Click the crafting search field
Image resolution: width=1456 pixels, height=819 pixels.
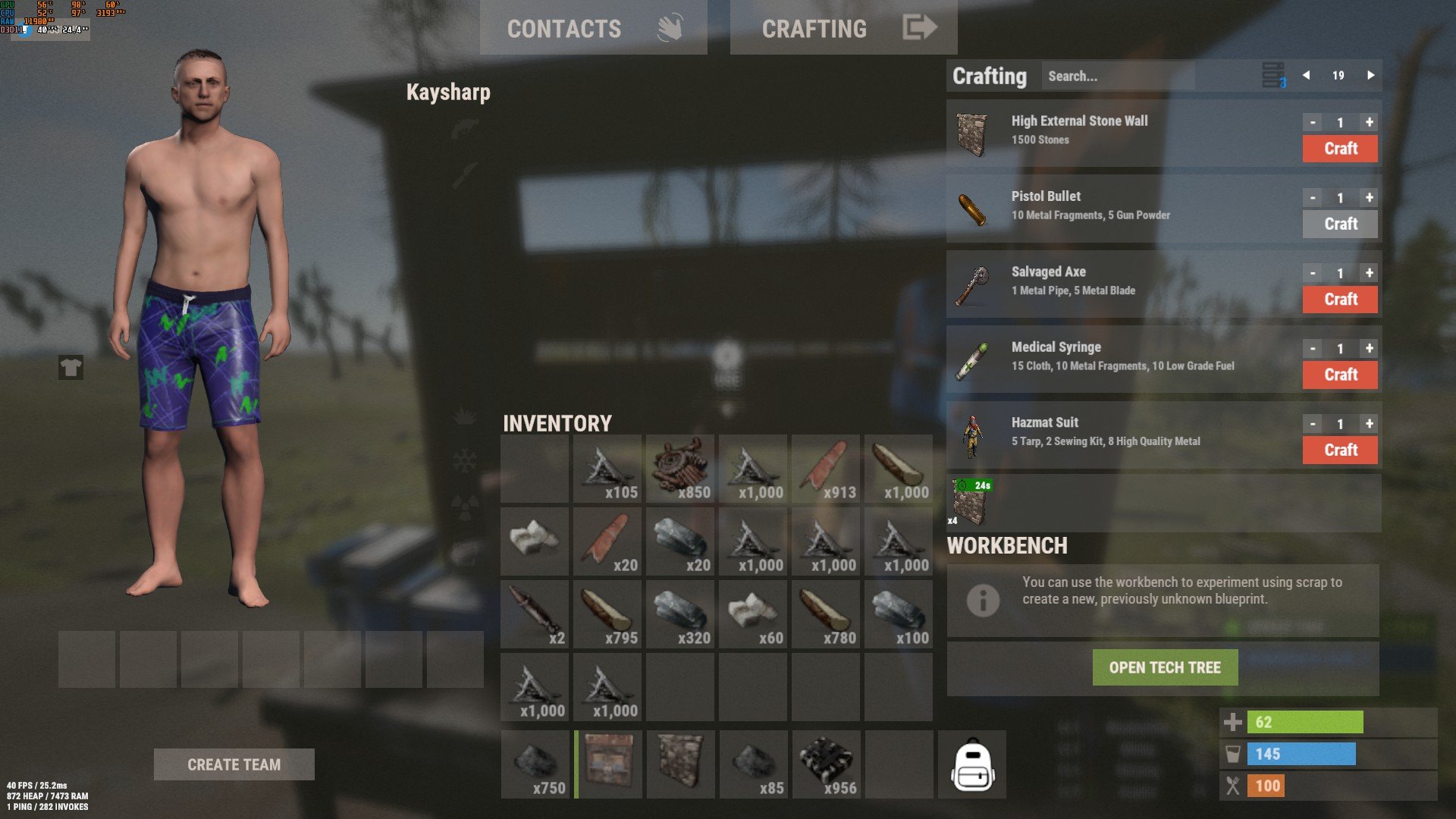pos(1117,76)
